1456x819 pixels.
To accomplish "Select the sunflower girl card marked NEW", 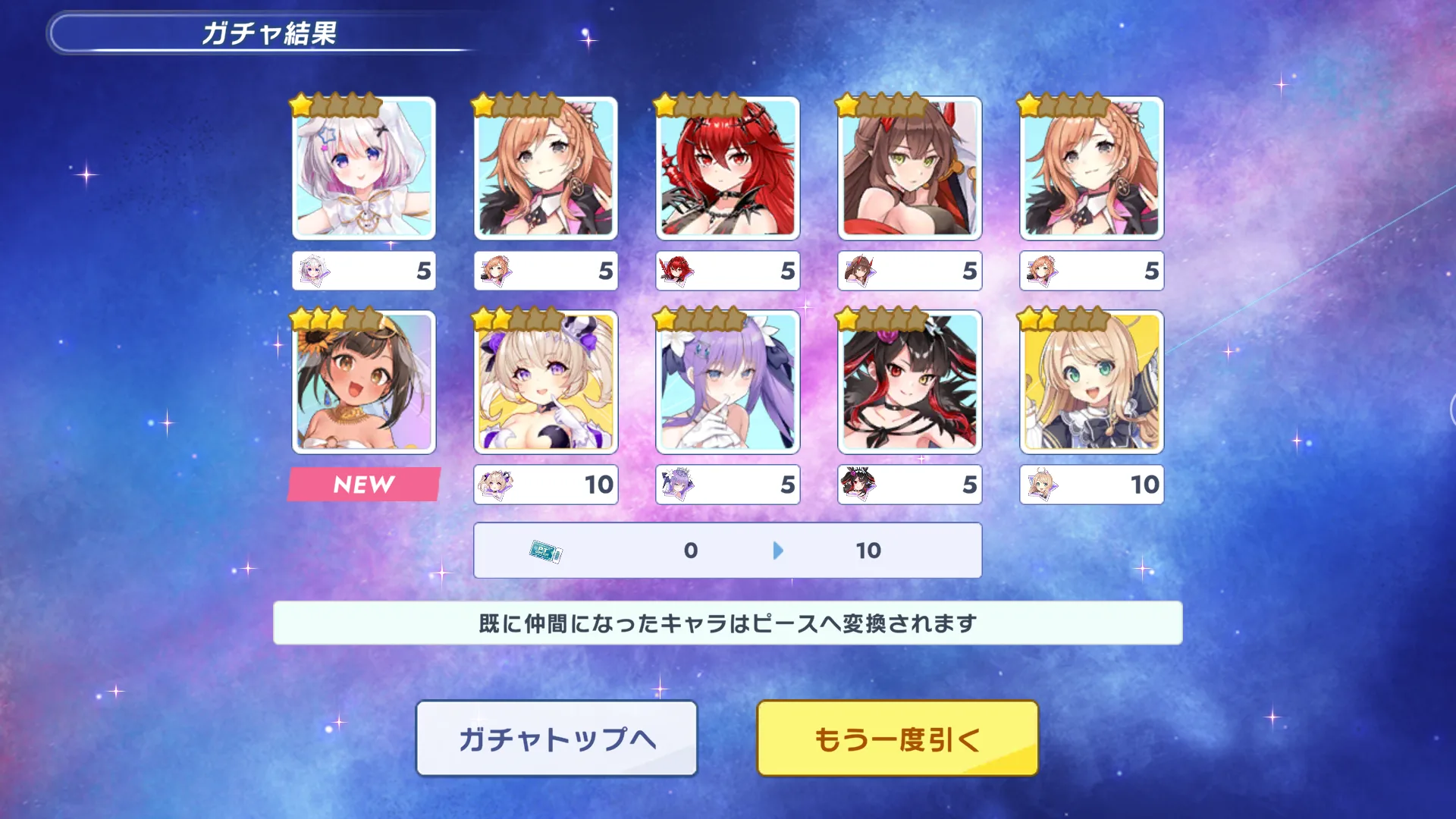I will click(364, 382).
